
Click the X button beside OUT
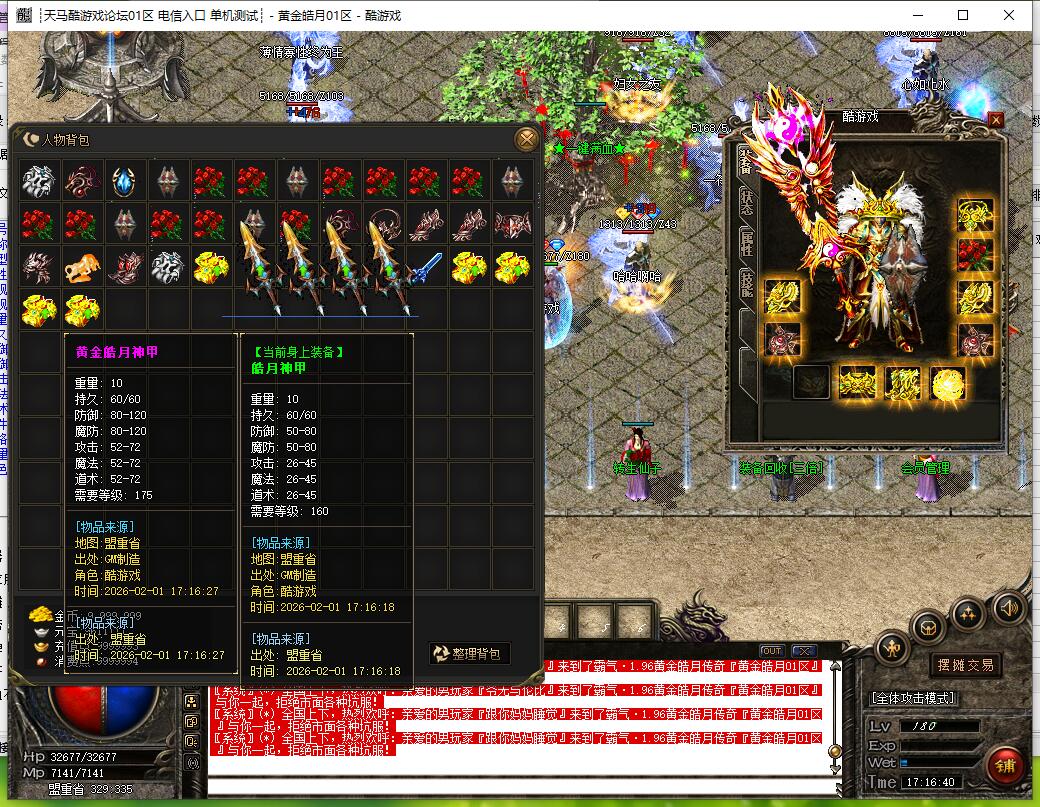pos(803,651)
